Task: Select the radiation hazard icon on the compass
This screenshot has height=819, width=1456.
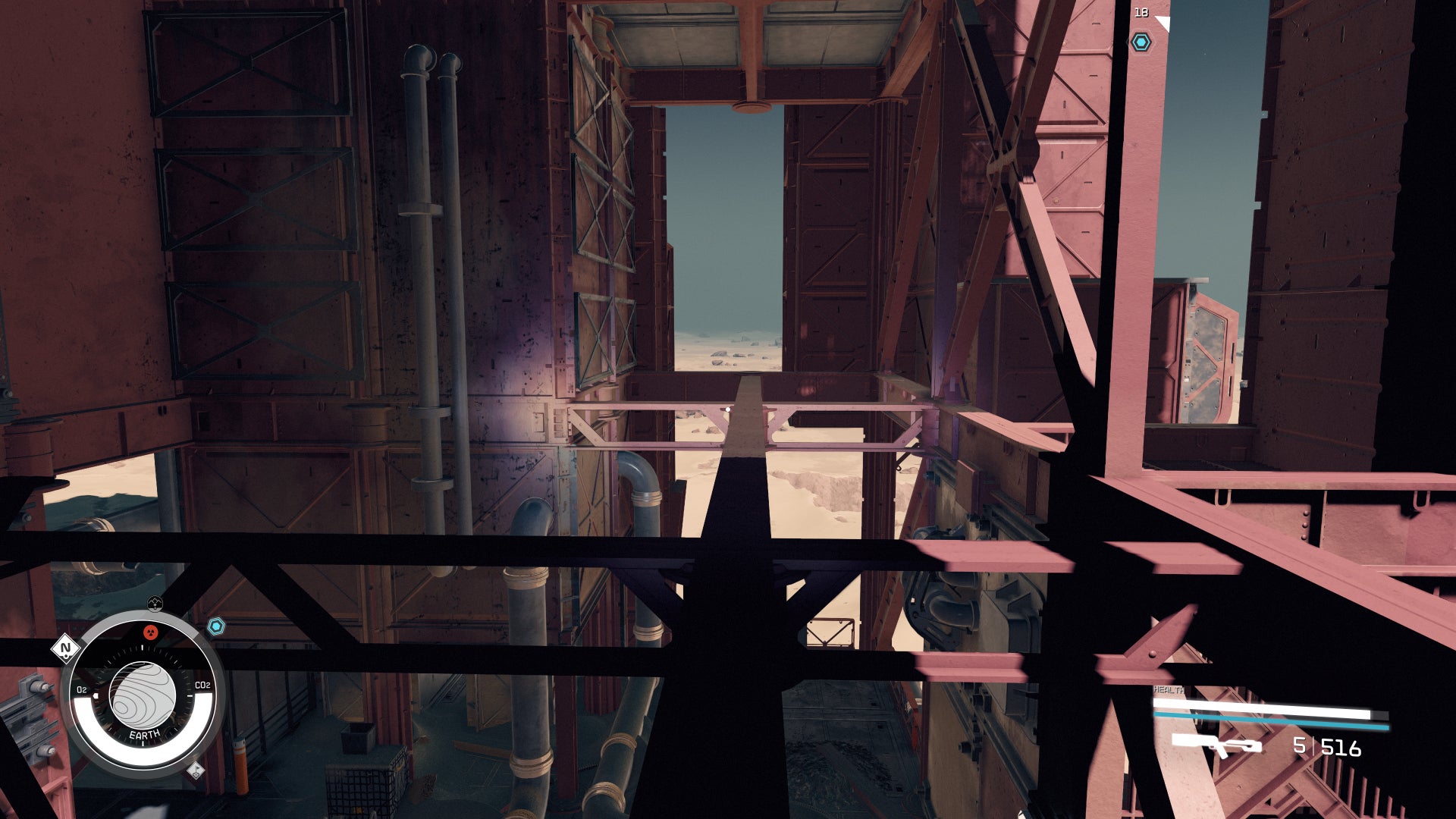Action: (150, 632)
